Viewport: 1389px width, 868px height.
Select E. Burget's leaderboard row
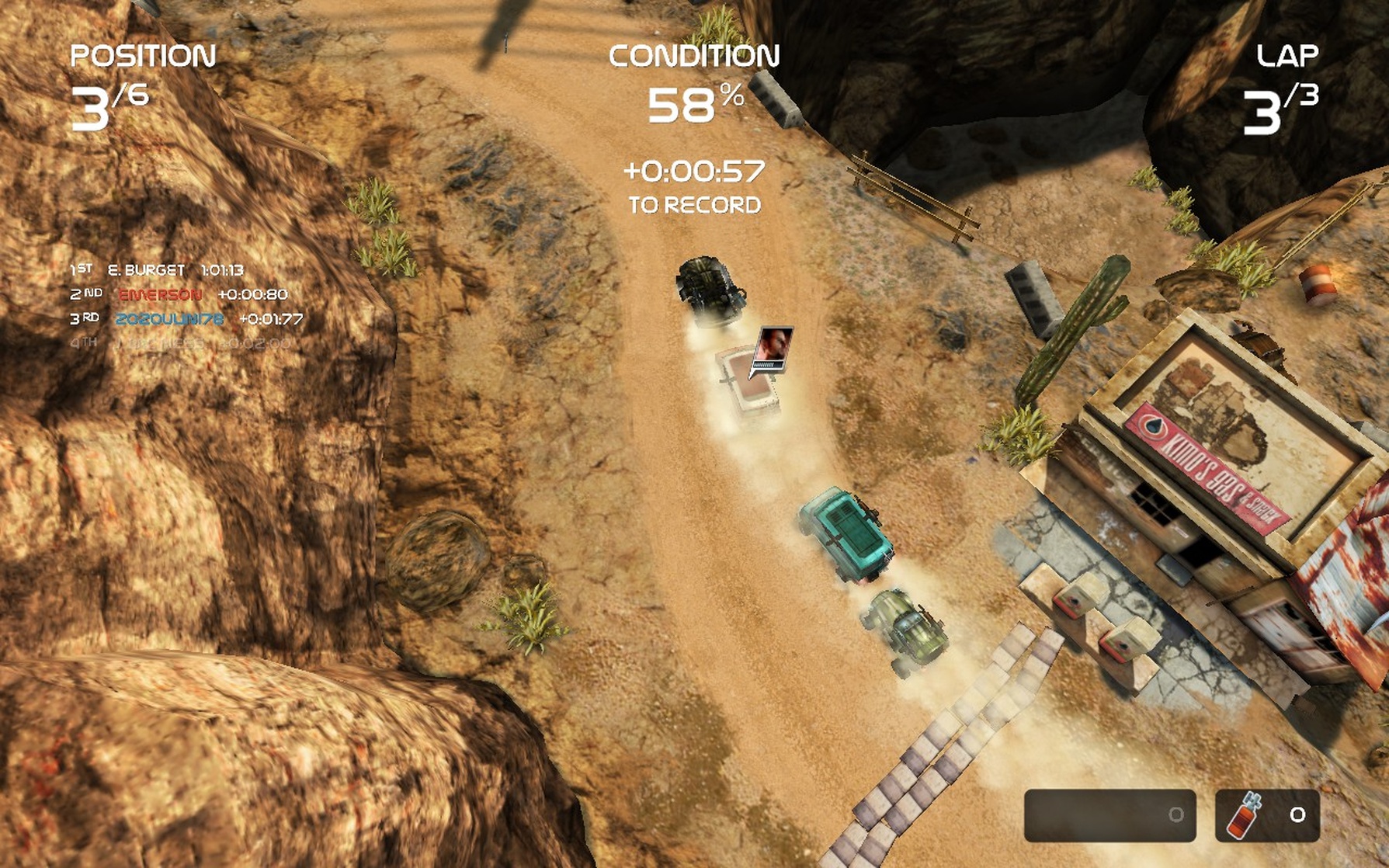click(157, 270)
